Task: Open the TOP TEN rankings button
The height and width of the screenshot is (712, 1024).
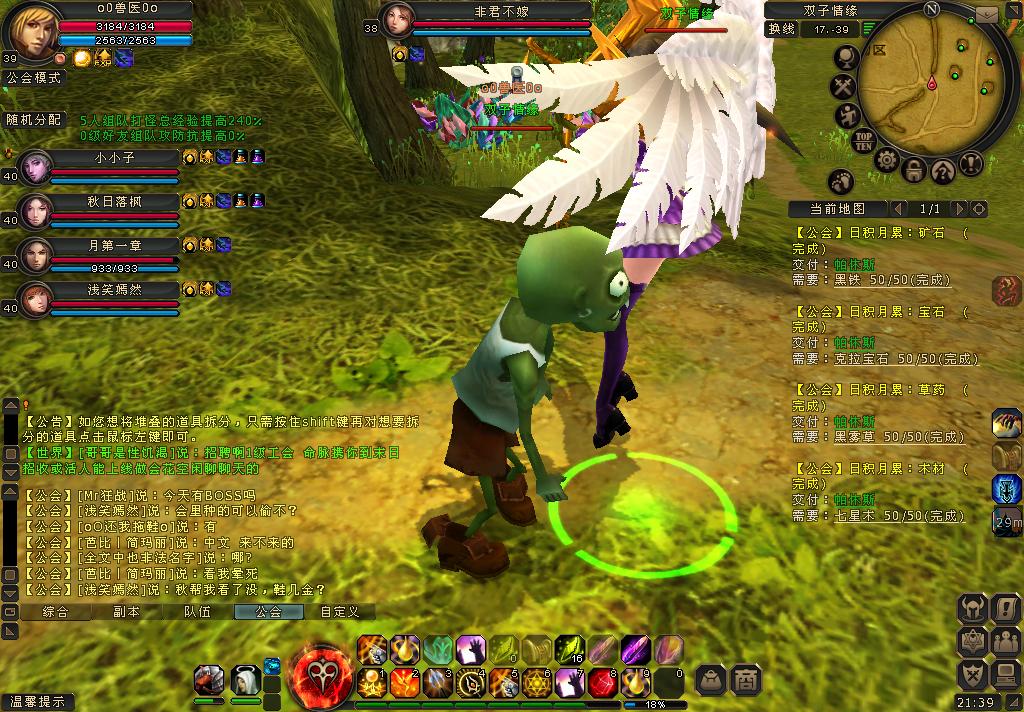Action: pos(863,141)
